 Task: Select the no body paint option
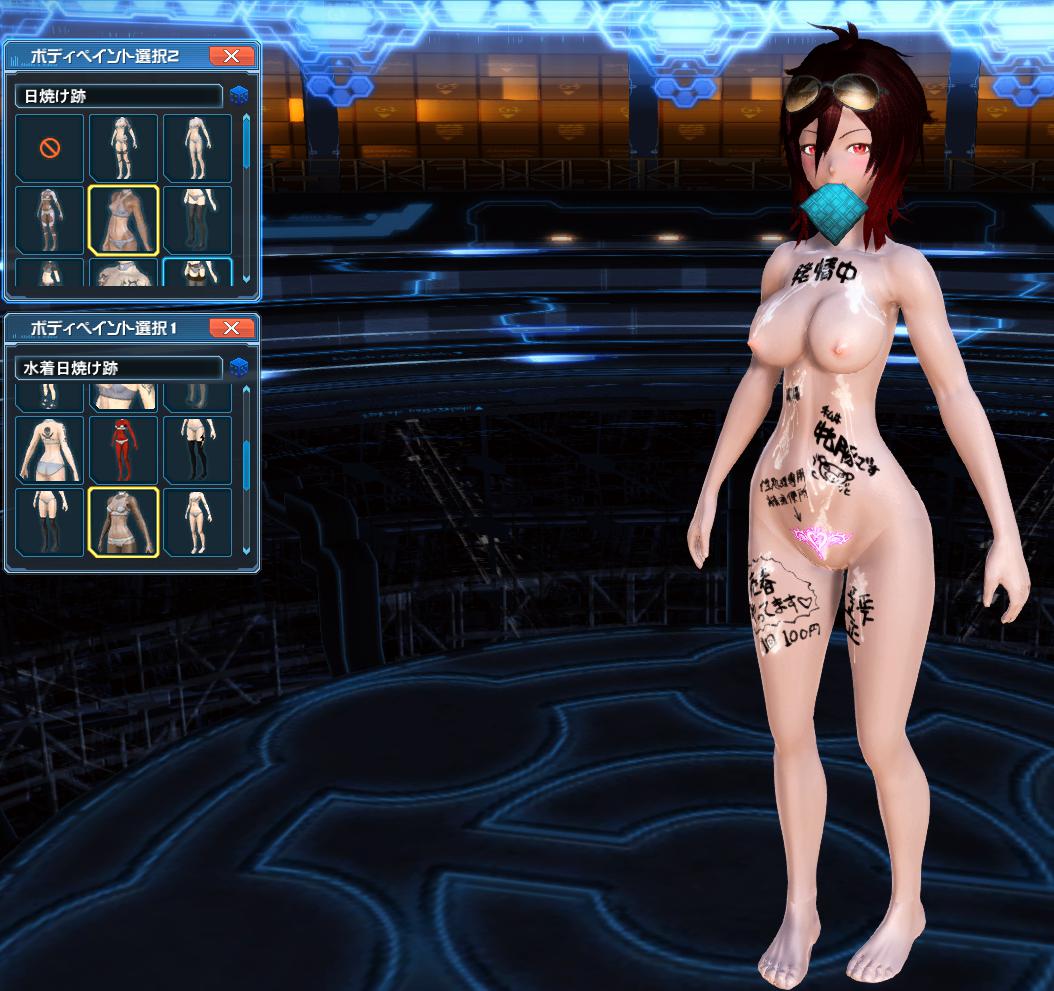50,149
